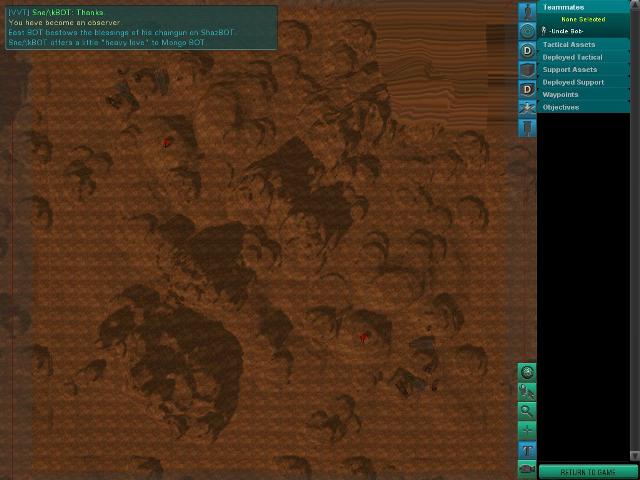Expand the Deployed Support category

click(x=573, y=82)
